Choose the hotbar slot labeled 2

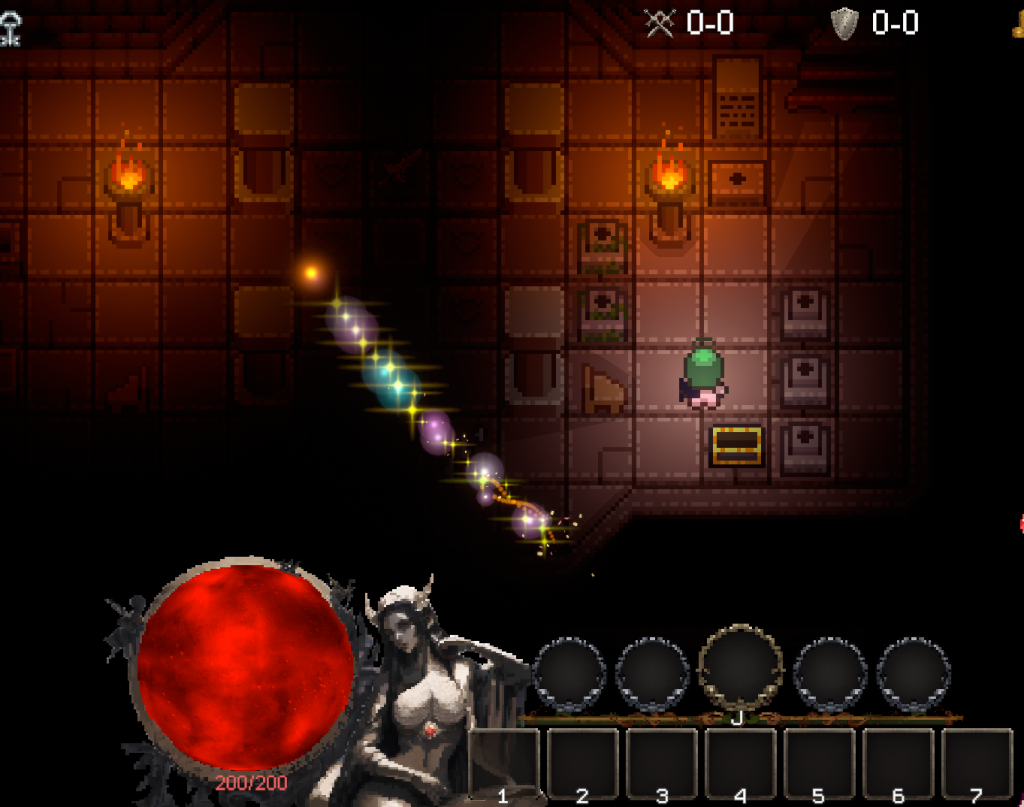pos(583,761)
